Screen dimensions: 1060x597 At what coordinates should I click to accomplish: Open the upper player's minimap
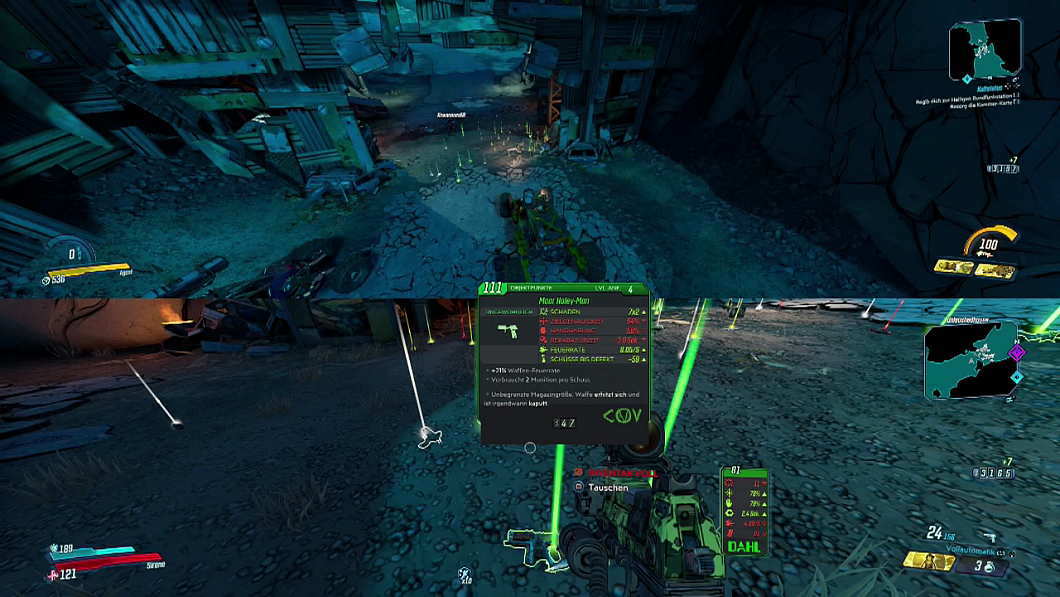coord(985,49)
